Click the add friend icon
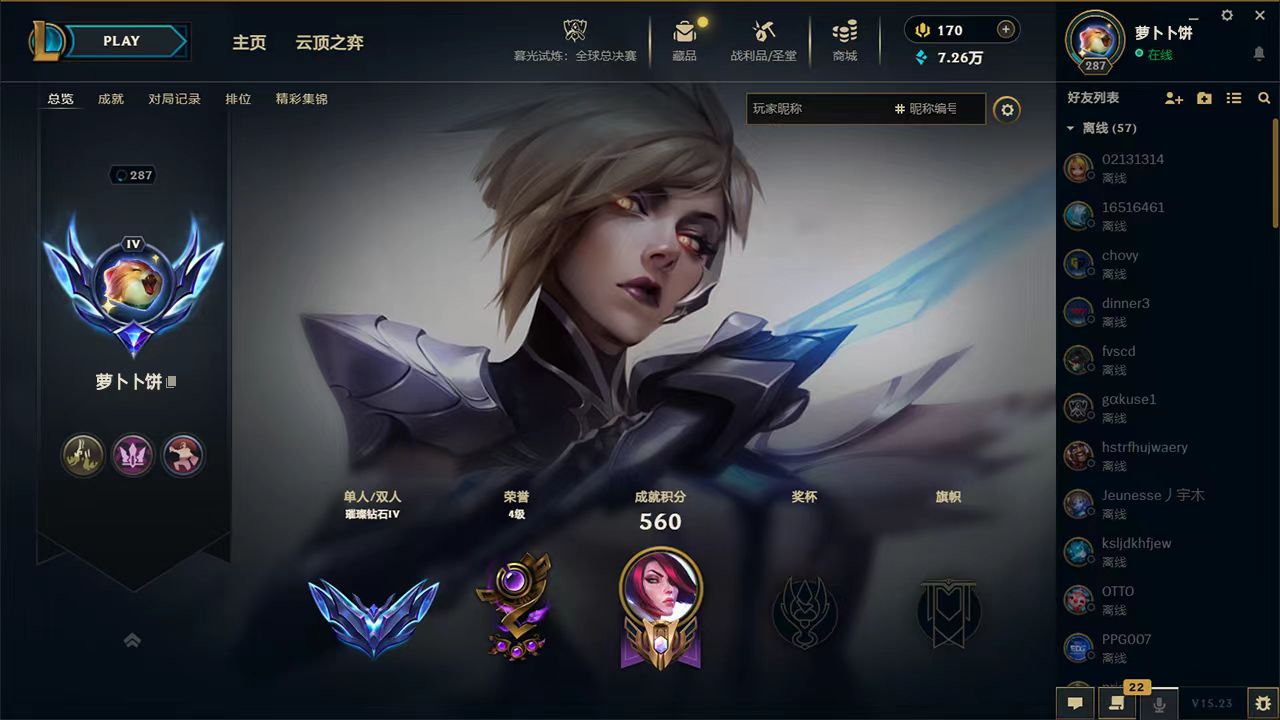 [1172, 98]
